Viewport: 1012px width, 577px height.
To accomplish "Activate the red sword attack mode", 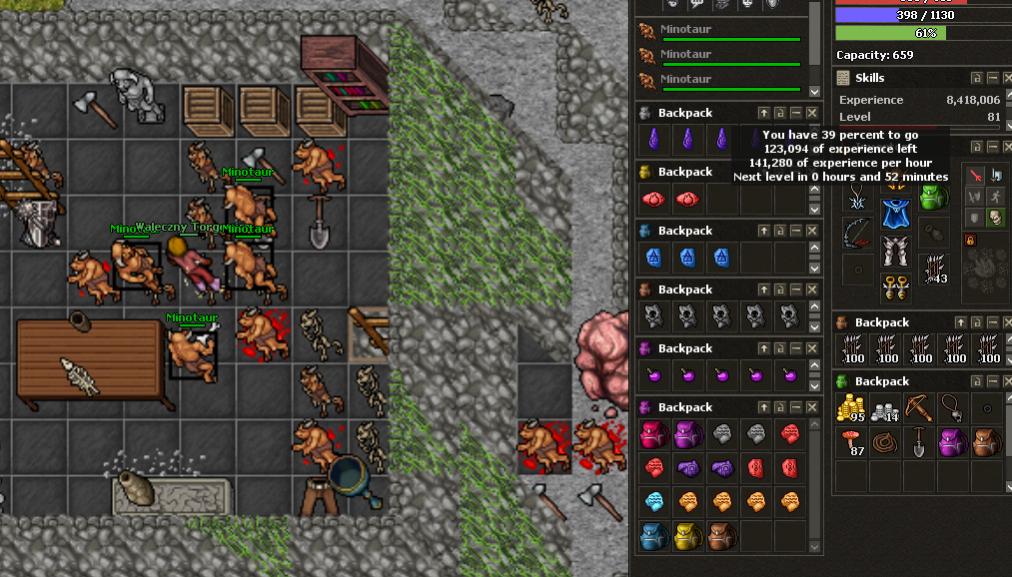I will 974,175.
